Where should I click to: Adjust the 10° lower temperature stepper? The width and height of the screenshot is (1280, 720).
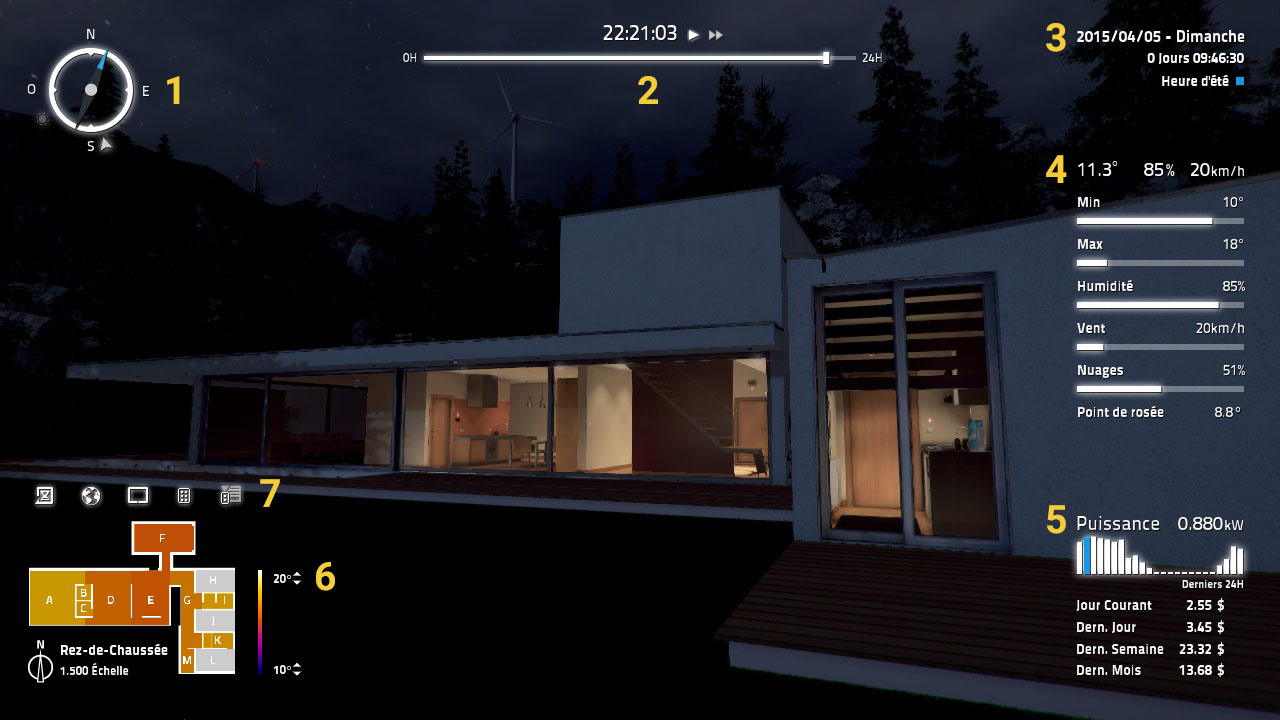[297, 670]
